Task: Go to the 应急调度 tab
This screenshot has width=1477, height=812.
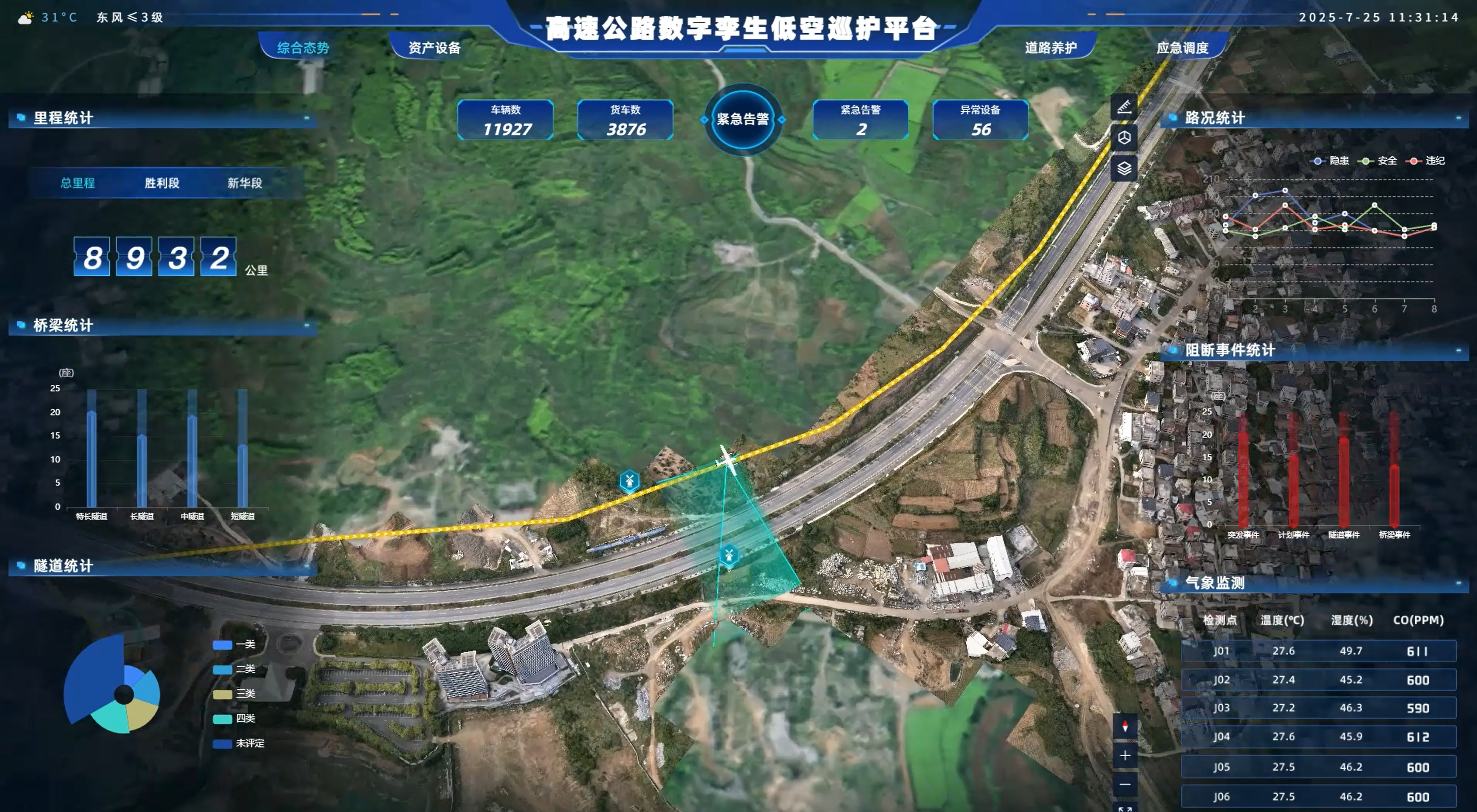Action: 1182,47
